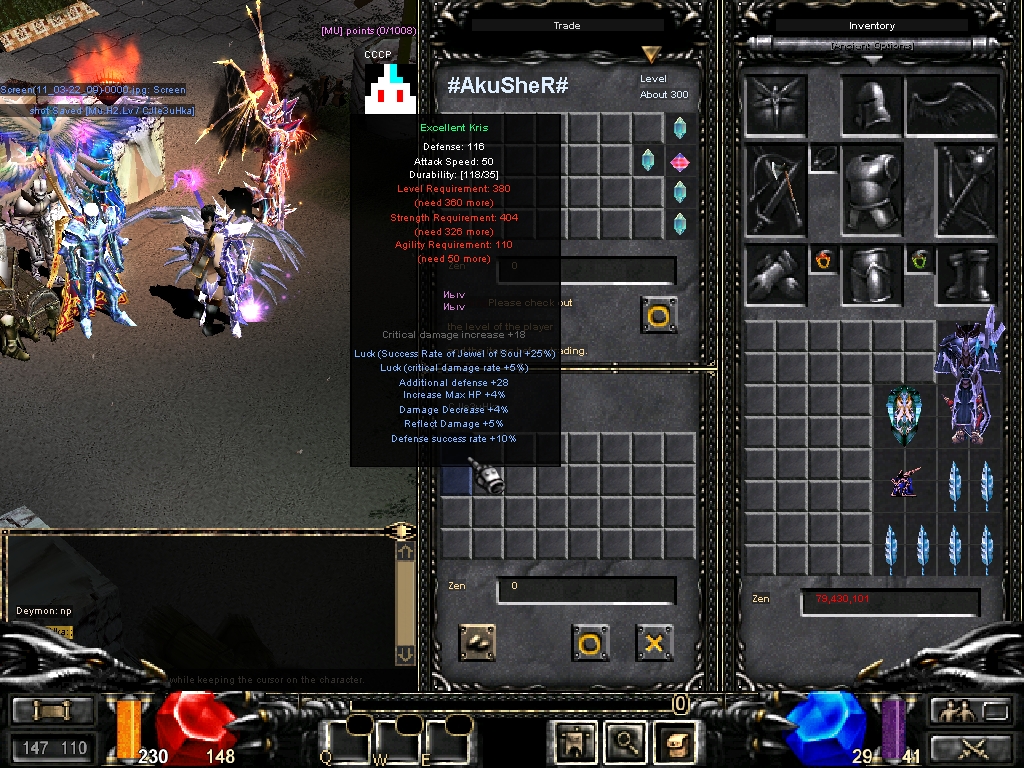The width and height of the screenshot is (1024, 768).
Task: Choose the wings equipment slot
Action: pos(952,106)
